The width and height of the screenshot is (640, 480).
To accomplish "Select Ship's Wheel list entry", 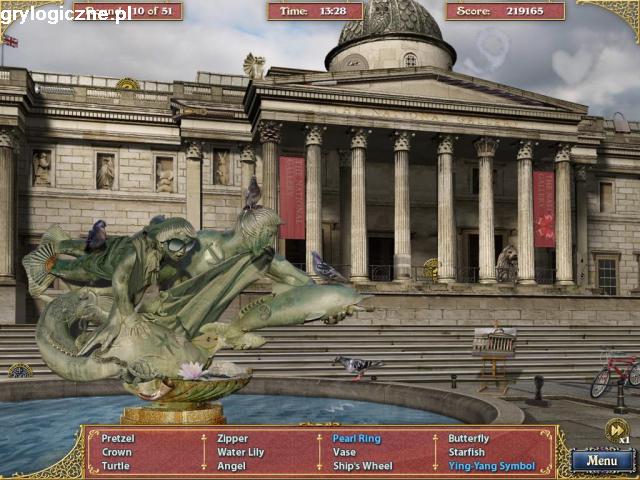I will (362, 466).
